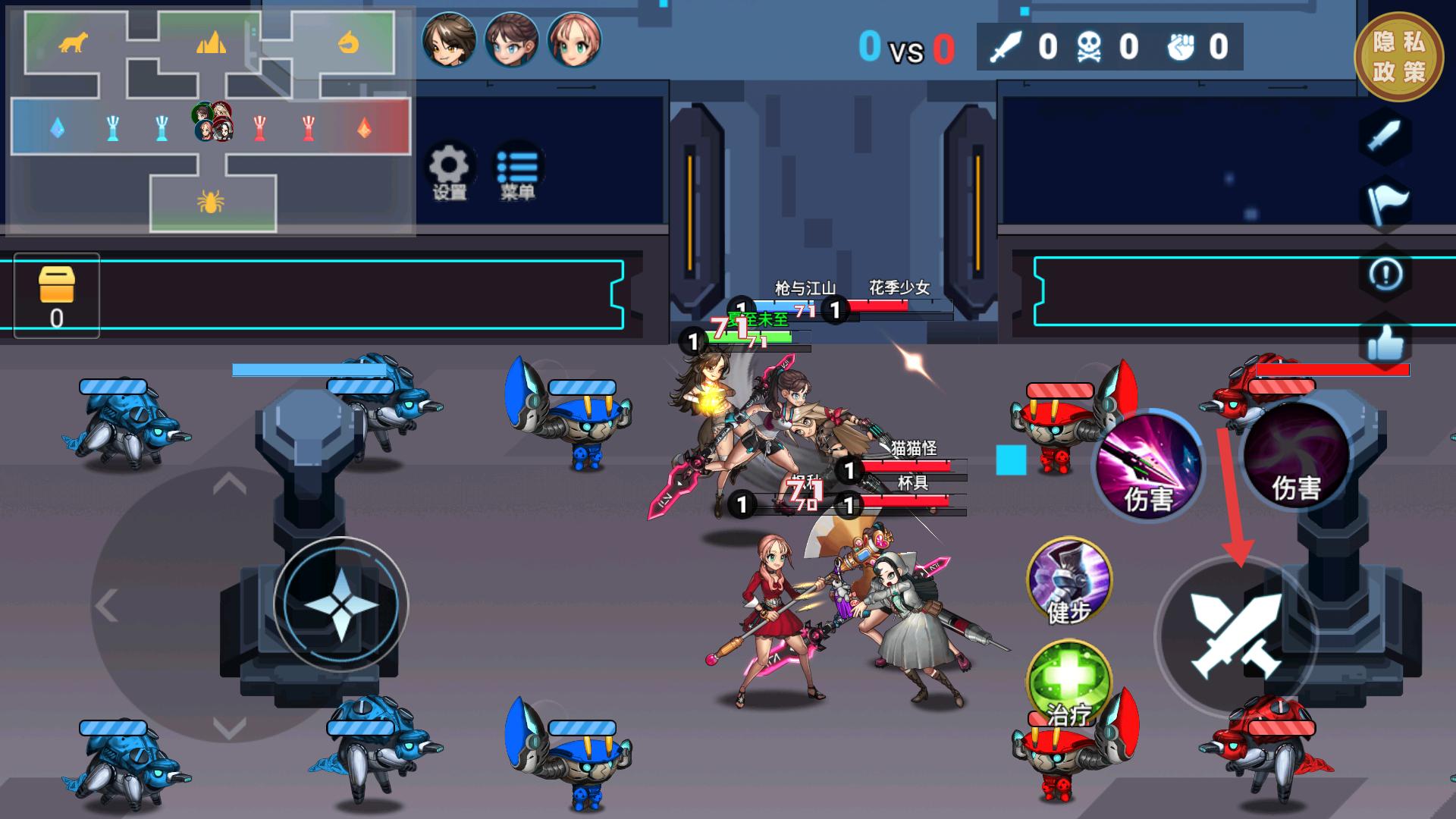Tap the joystick up arrow
The image size is (1456, 819).
coord(229,483)
